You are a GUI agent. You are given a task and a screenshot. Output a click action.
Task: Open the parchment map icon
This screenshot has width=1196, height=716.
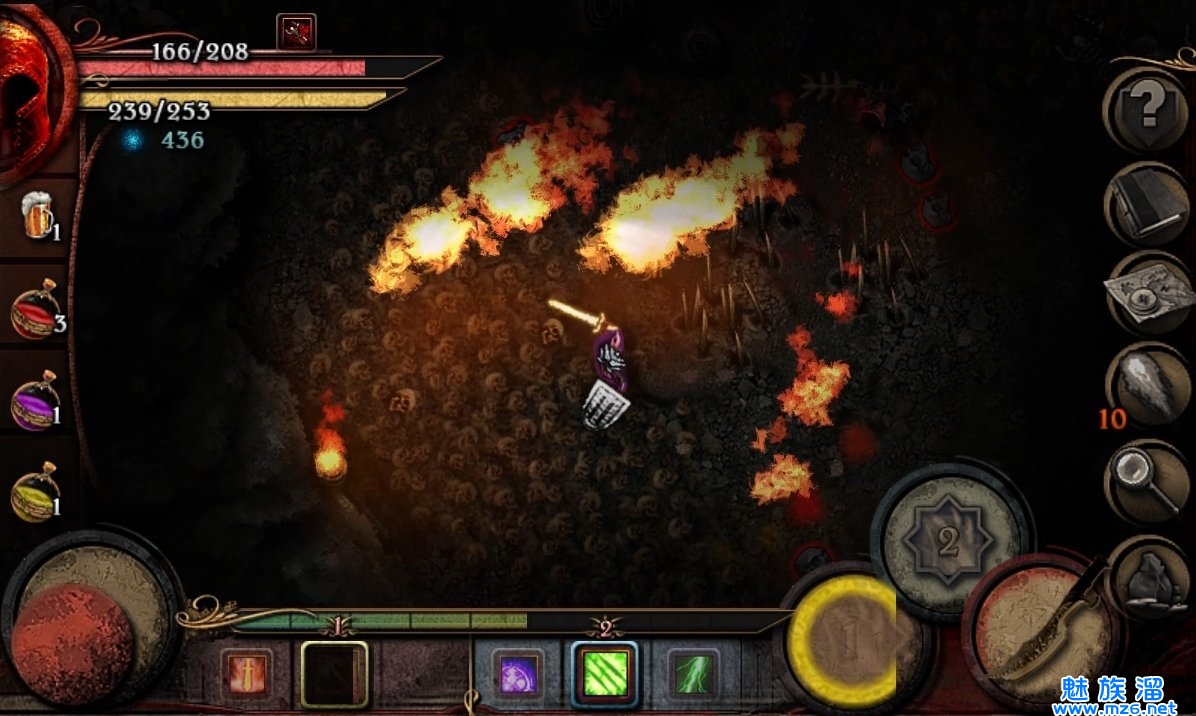click(x=1147, y=292)
